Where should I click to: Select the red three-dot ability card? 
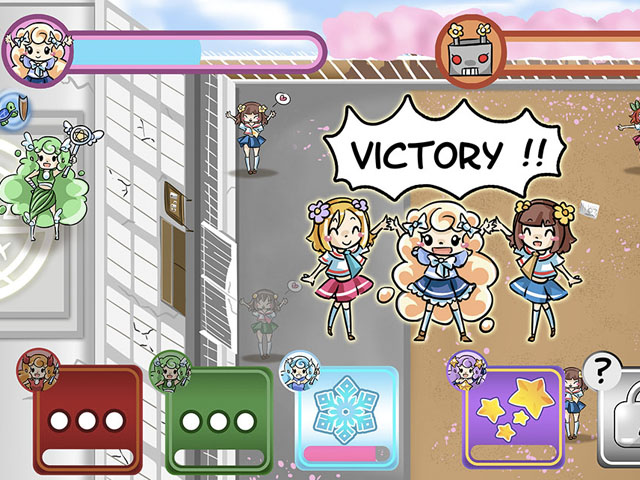[88, 420]
